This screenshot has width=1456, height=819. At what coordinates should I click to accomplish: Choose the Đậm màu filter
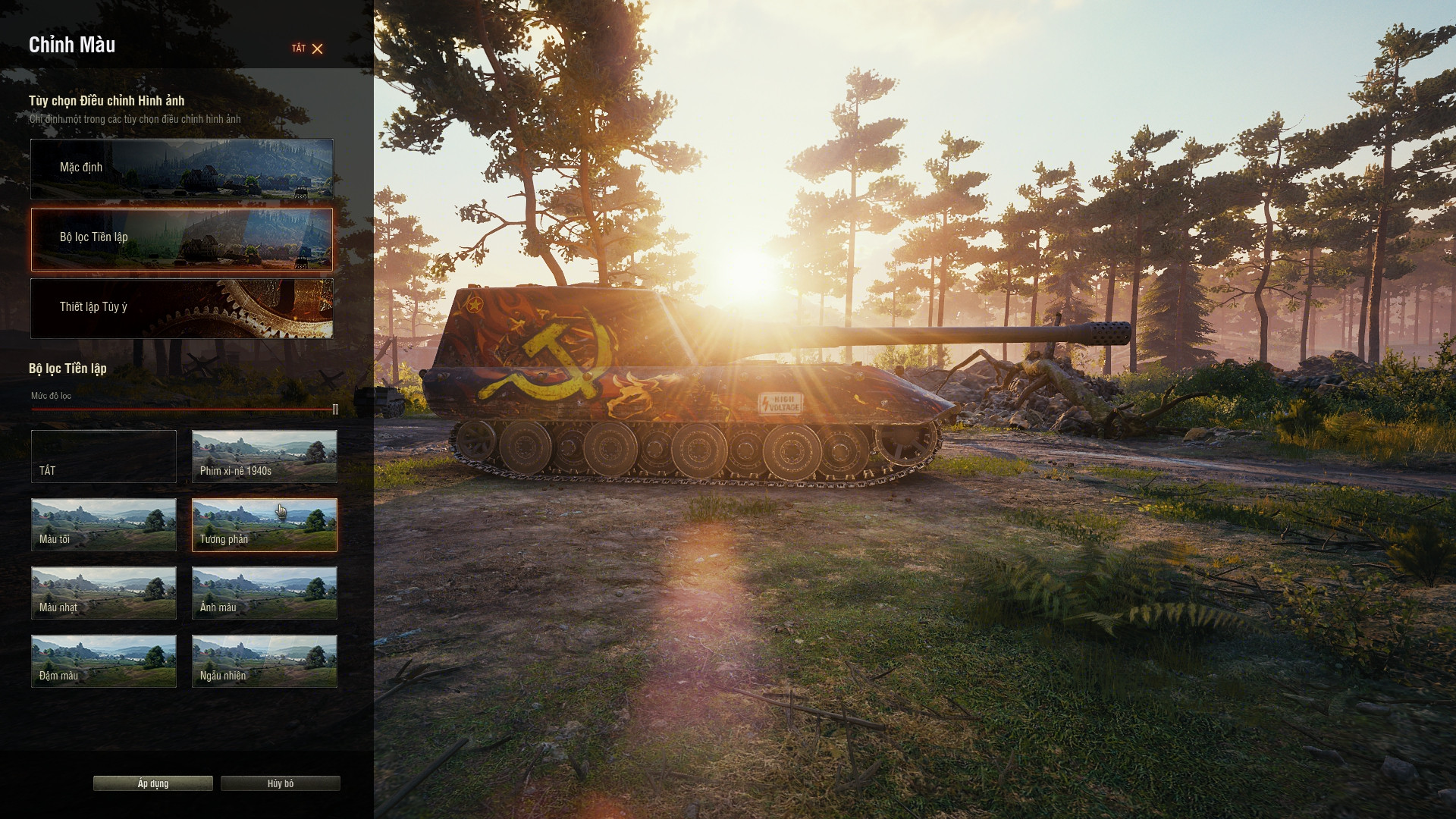[104, 661]
